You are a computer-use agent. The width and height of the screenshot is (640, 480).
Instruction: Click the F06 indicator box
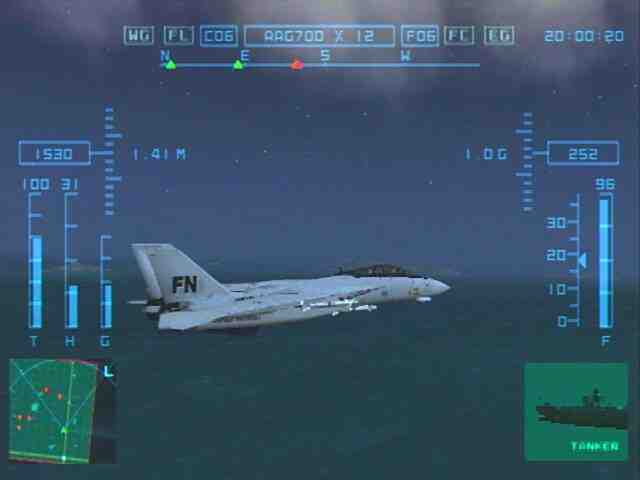point(420,36)
